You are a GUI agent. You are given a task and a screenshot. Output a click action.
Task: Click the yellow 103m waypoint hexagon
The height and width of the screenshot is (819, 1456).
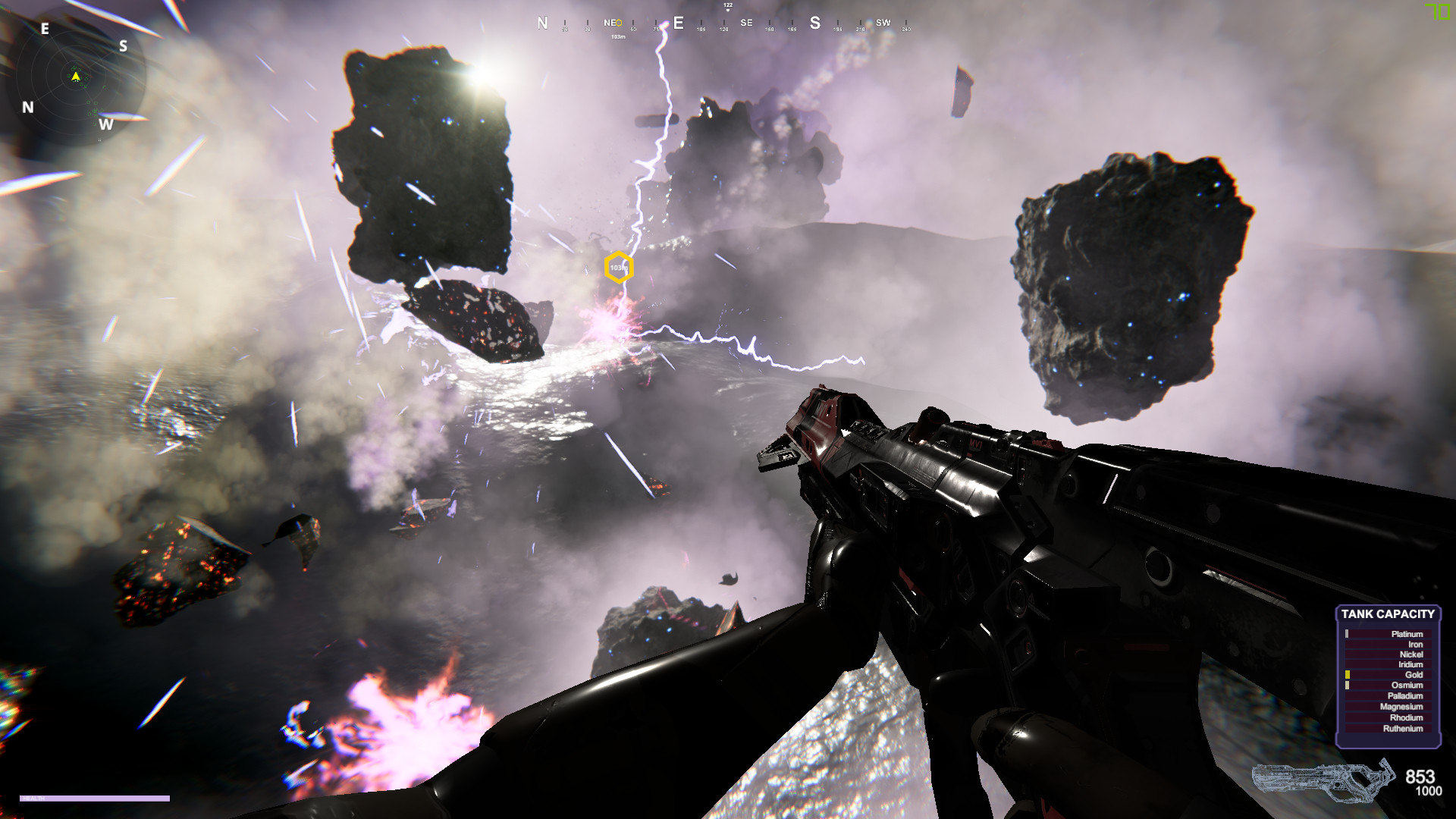(x=620, y=267)
